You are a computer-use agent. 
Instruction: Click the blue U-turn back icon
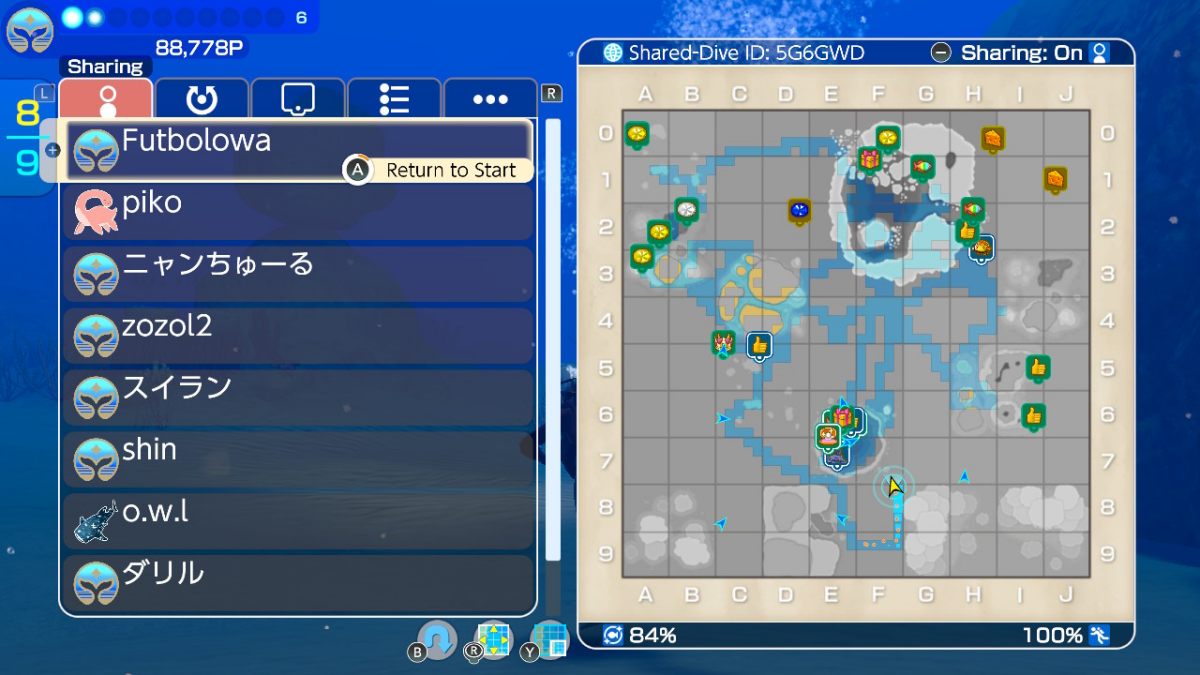tap(437, 639)
